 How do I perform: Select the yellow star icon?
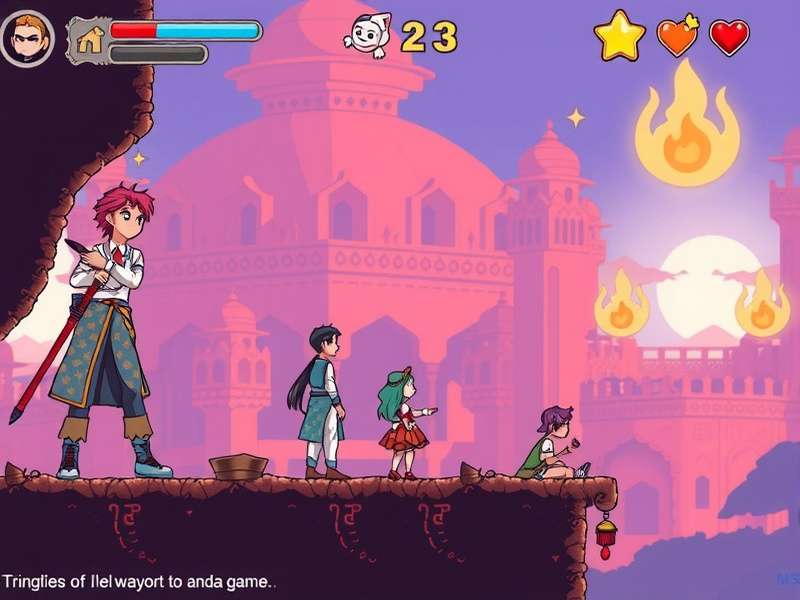tap(619, 37)
